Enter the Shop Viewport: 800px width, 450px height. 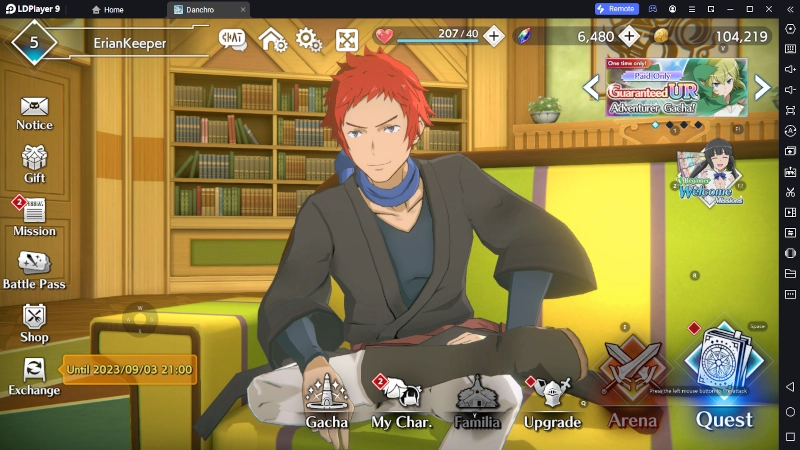pos(34,320)
